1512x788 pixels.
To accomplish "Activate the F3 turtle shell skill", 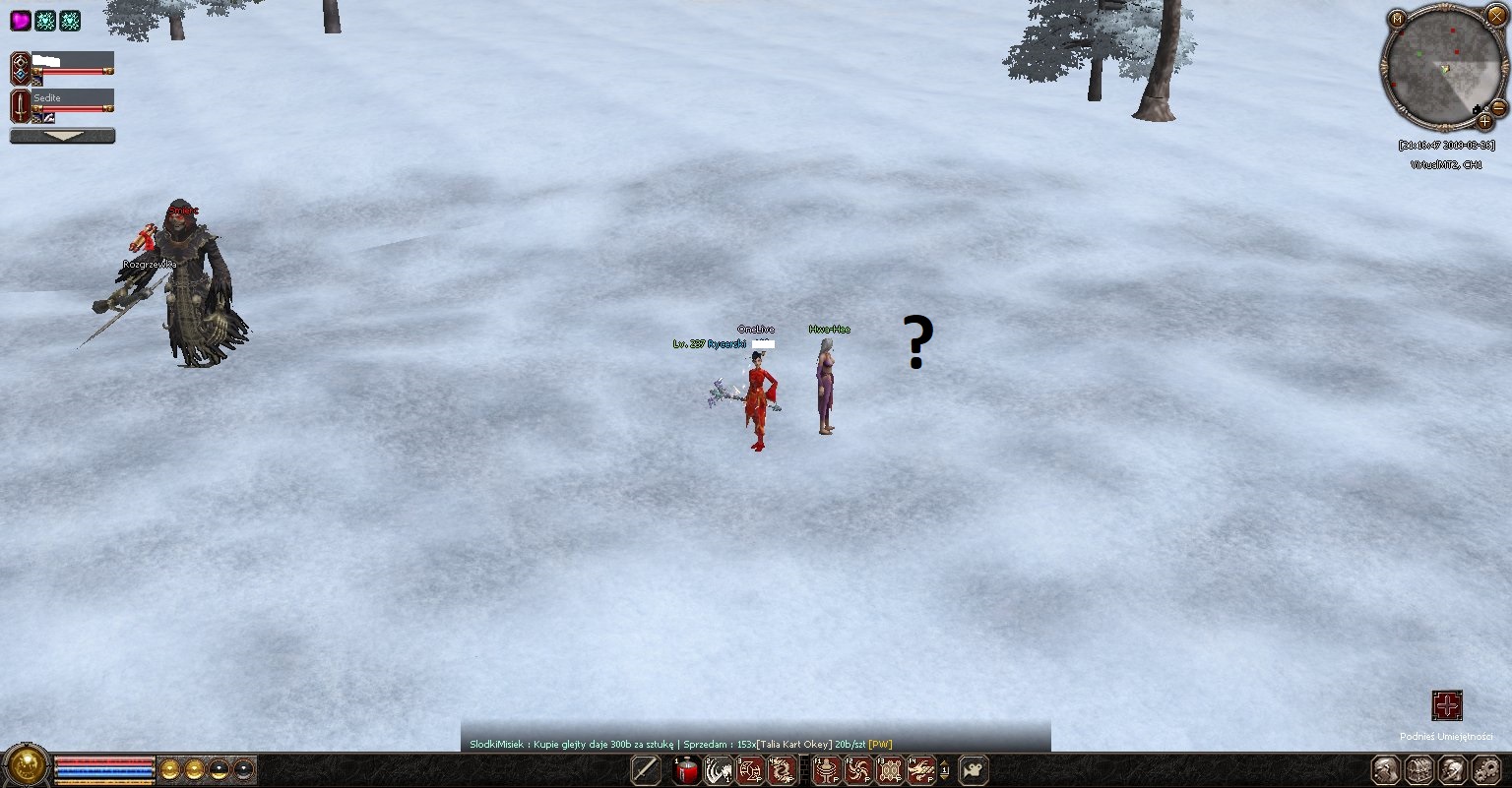I will point(890,771).
